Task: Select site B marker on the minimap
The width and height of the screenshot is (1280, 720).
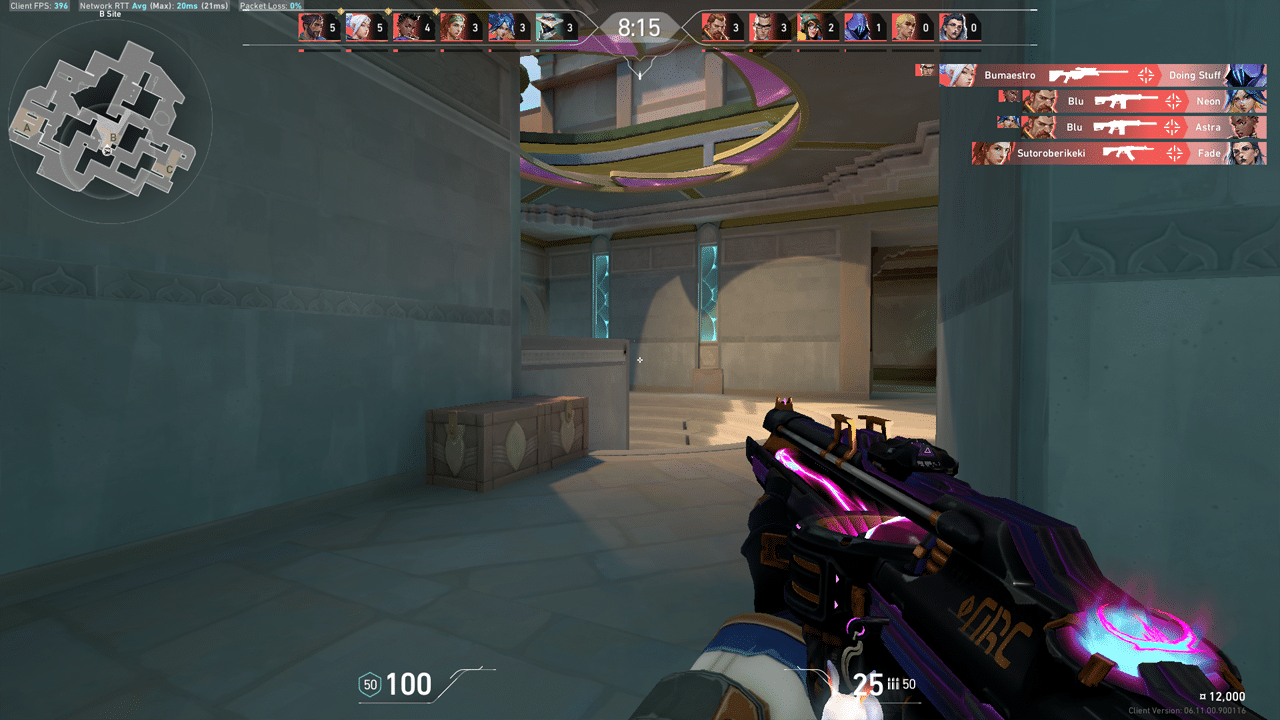Action: (113, 138)
